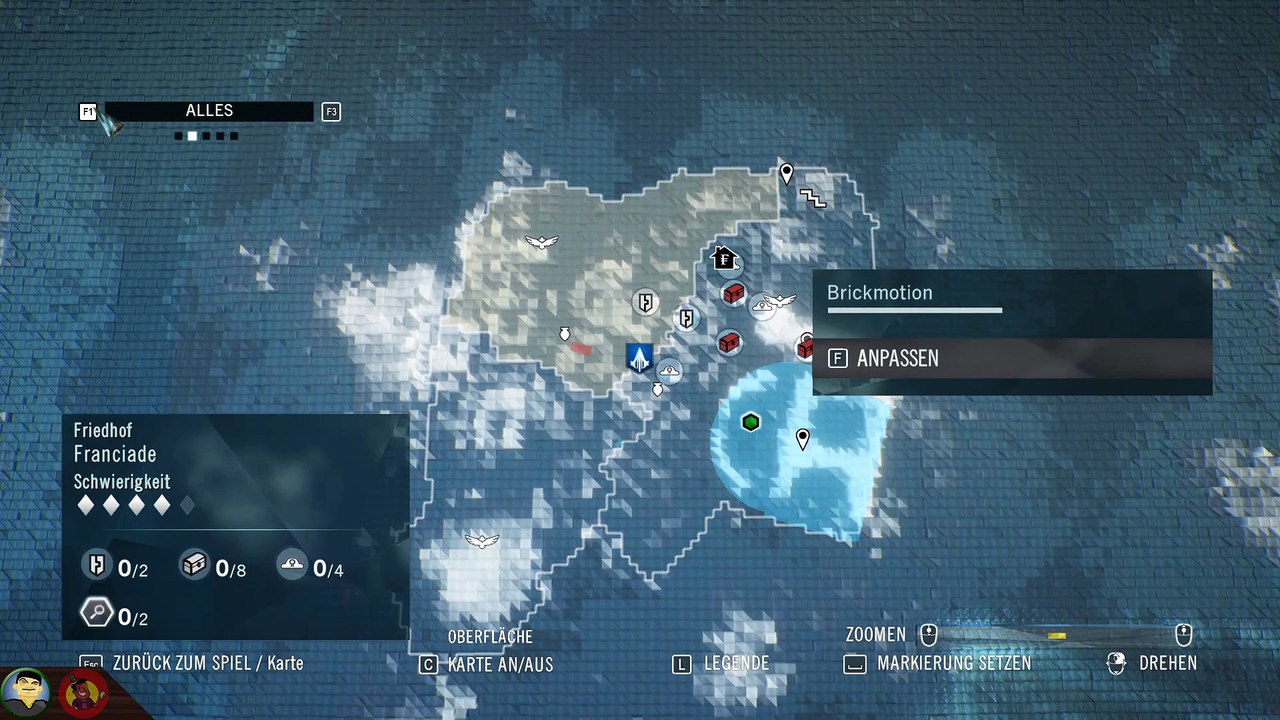Viewport: 1280px width, 720px height.
Task: Click the black-haired avatar in the overlay
Action: [x=26, y=689]
